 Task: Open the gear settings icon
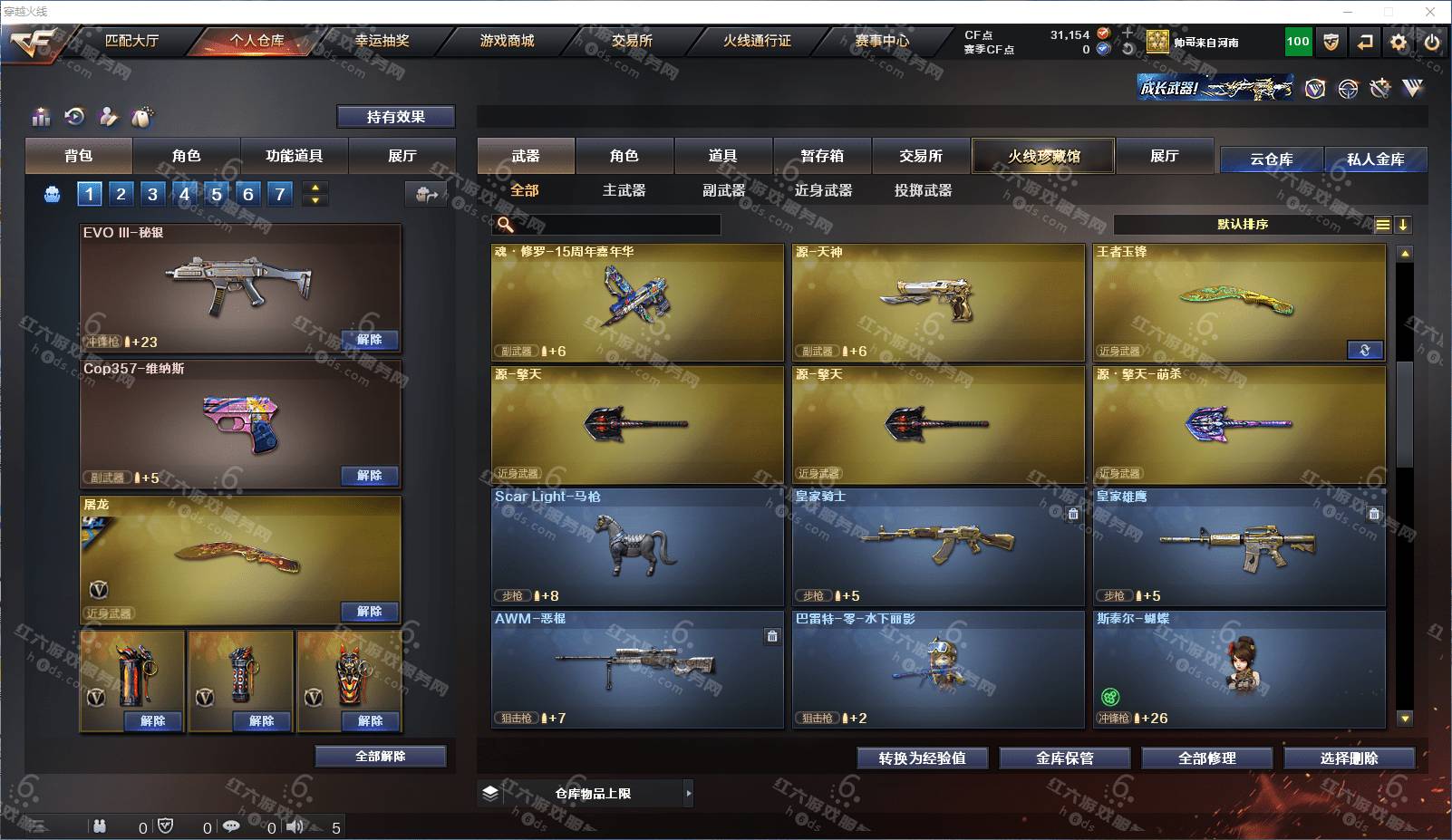click(1399, 42)
